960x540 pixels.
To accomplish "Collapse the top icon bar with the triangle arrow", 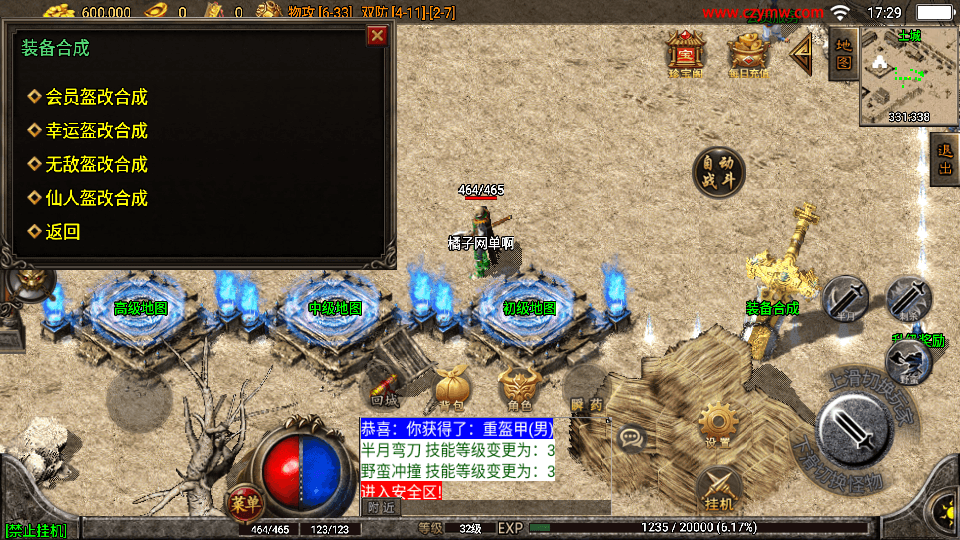I will tap(802, 53).
